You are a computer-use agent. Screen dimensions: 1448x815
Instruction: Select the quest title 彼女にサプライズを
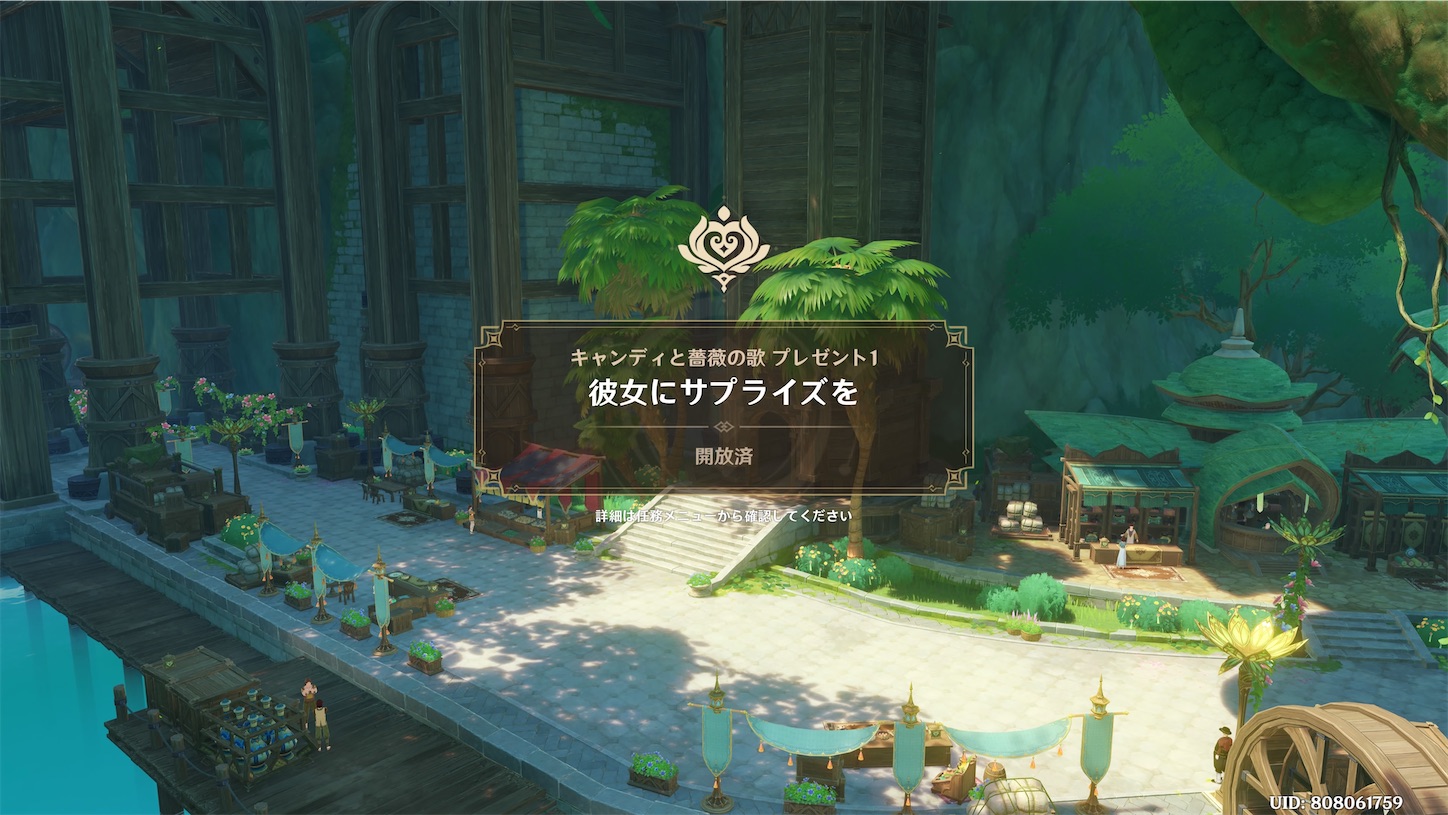click(723, 392)
